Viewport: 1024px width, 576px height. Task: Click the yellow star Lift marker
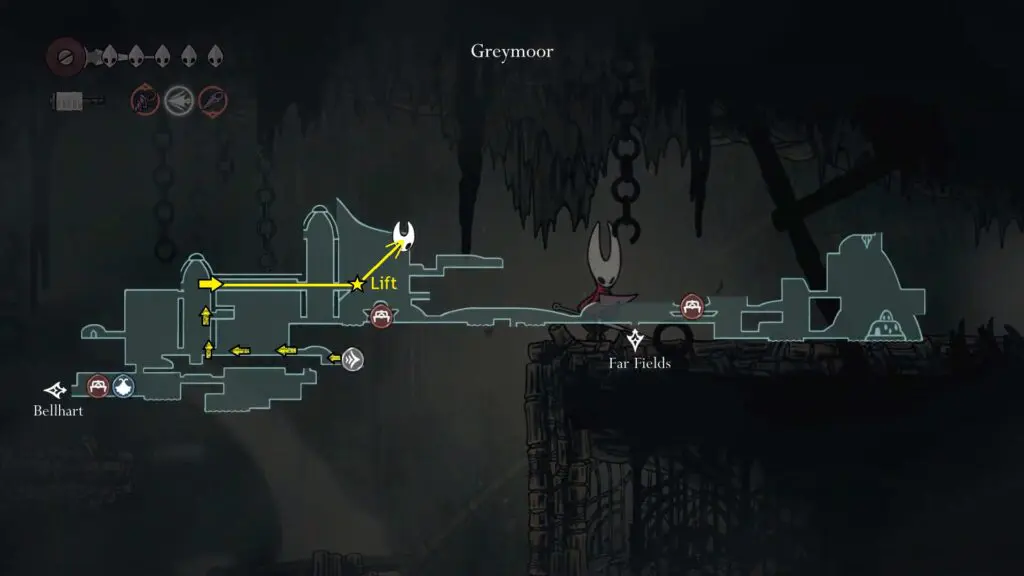coord(357,285)
